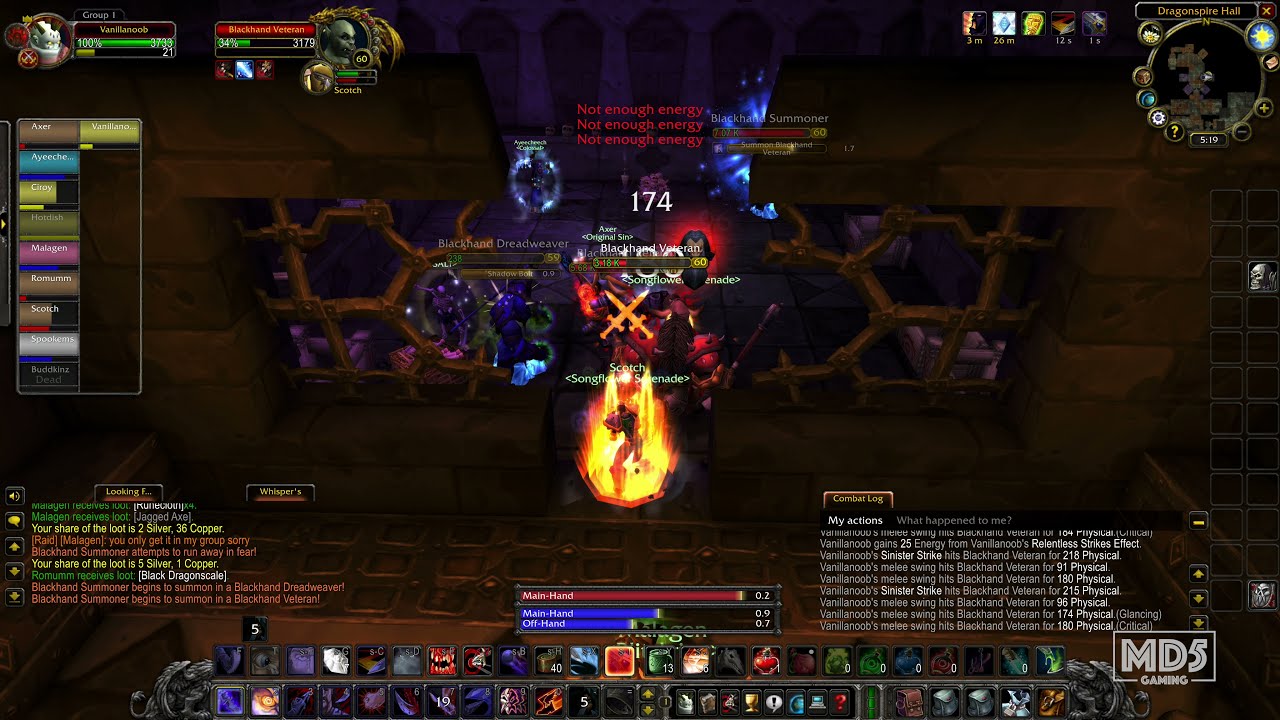Open the Whisper's chat tab

pyautogui.click(x=280, y=492)
